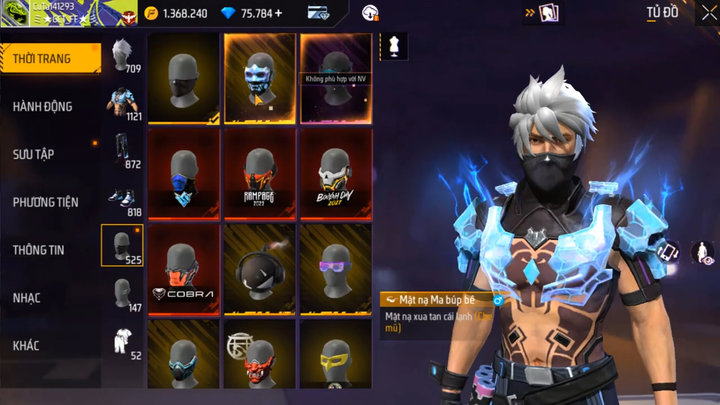
Task: Pick the shoes category with 818 items
Action: 123,196
